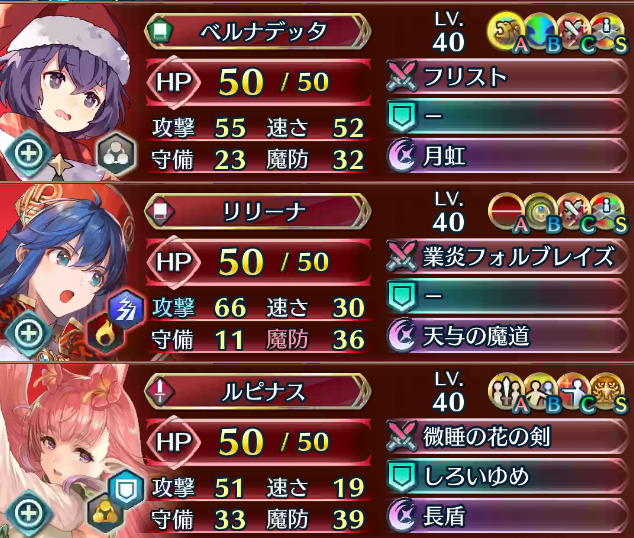Tap the plus badge on Lilina's portrait
Image resolution: width=634 pixels, height=538 pixels.
click(27, 331)
